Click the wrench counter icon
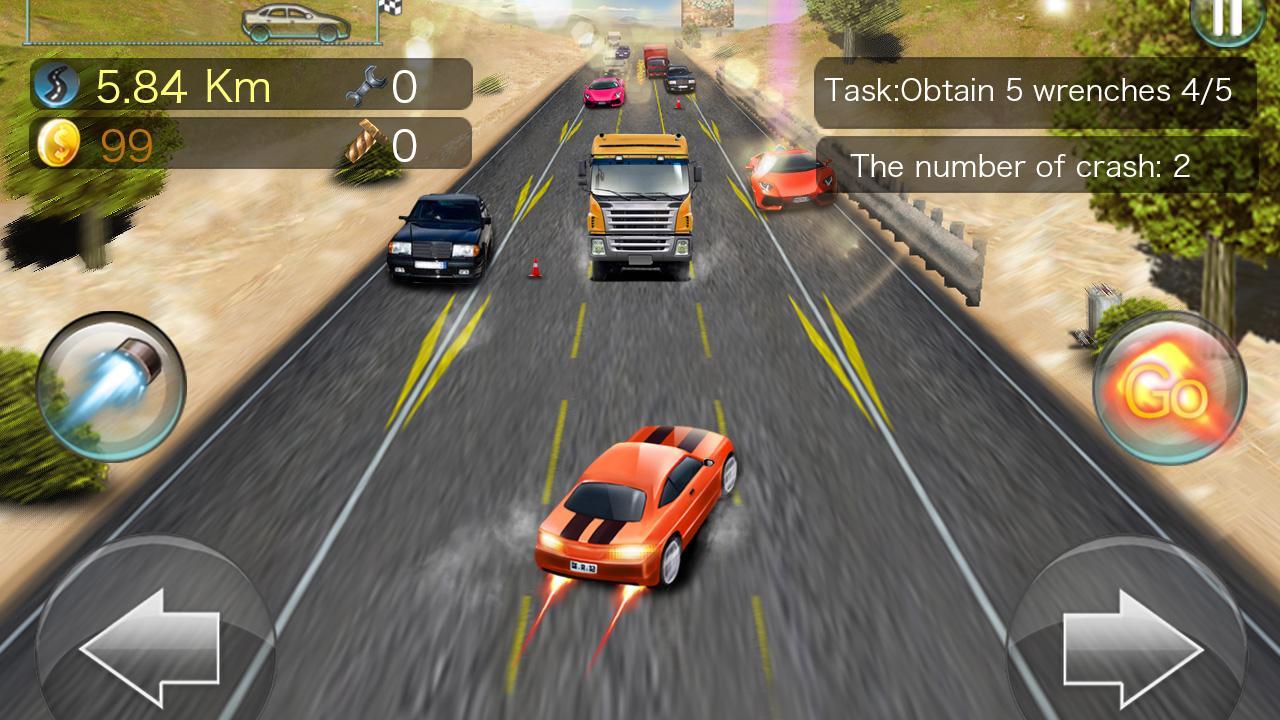The width and height of the screenshot is (1280, 720). 365,85
